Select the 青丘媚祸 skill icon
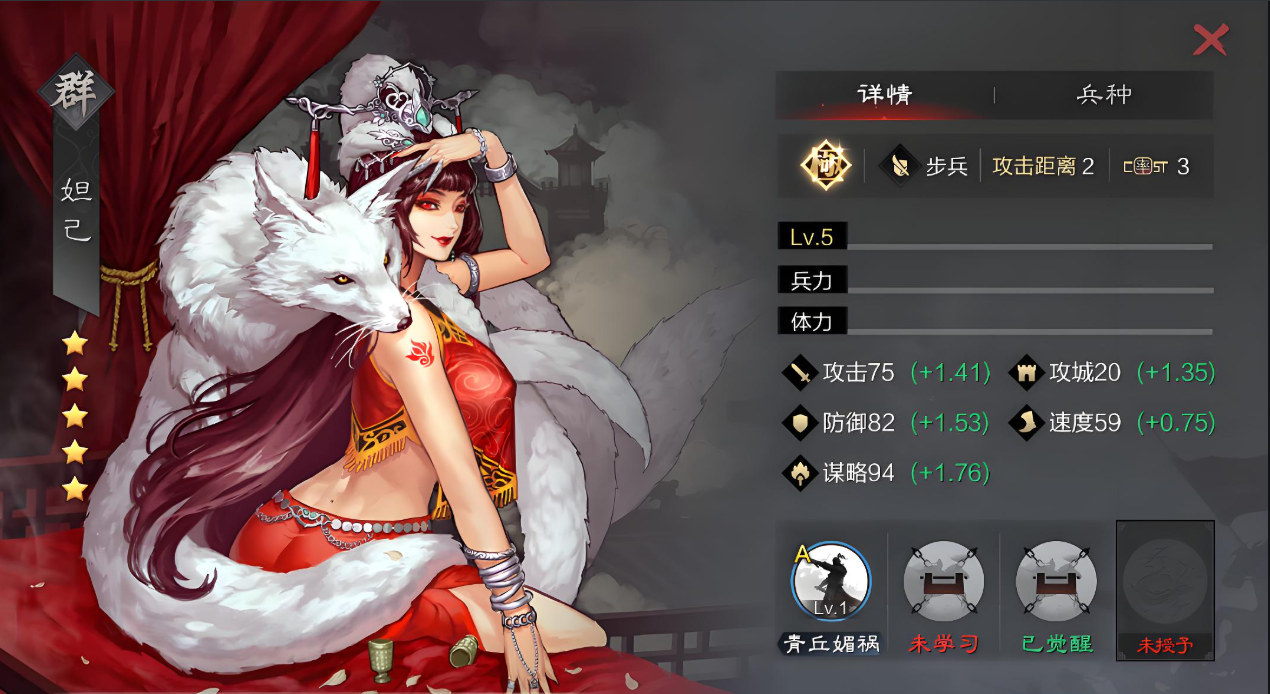The width and height of the screenshot is (1270, 694). (831, 582)
